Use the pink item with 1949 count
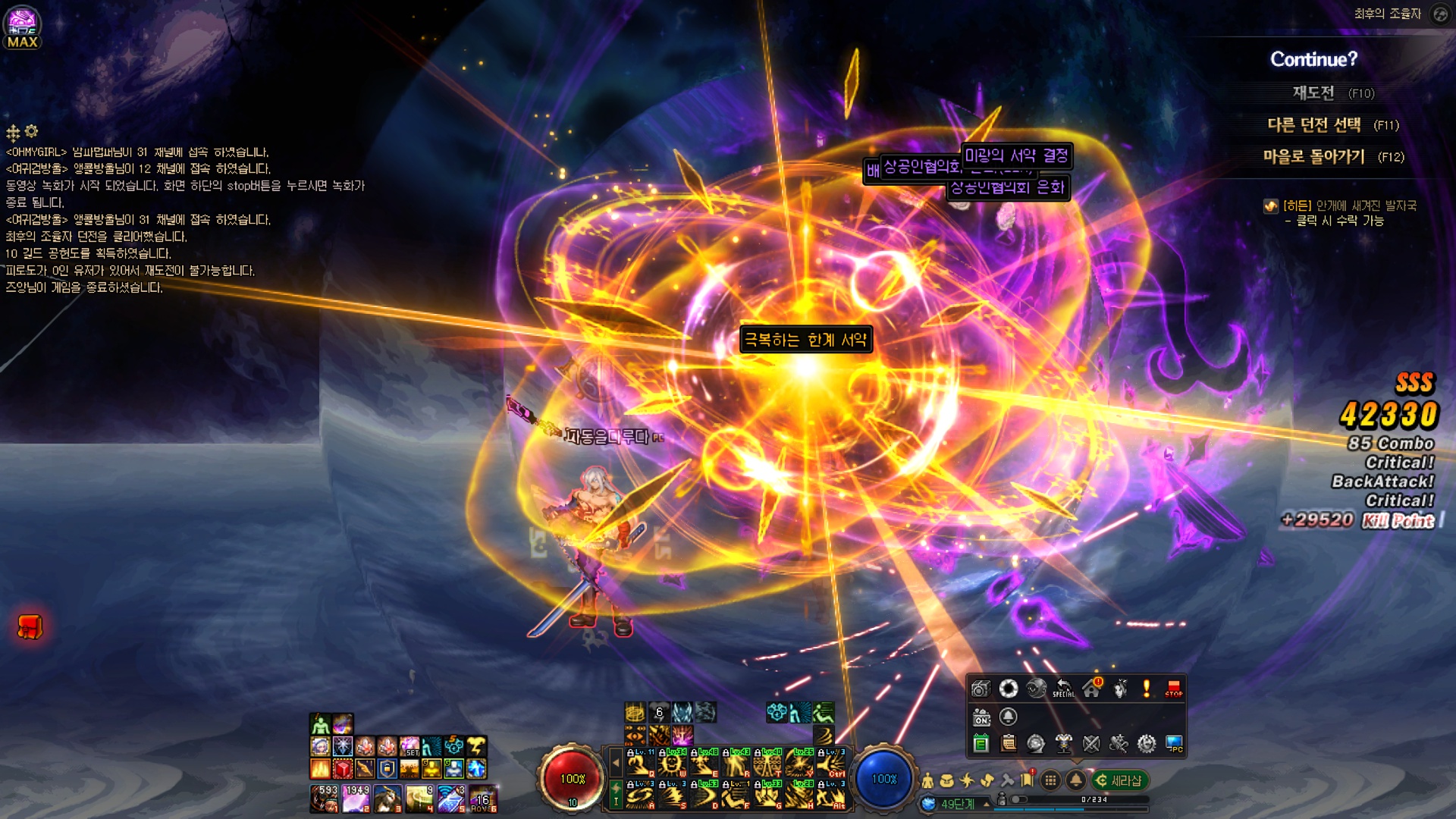1456x819 pixels. 356,799
